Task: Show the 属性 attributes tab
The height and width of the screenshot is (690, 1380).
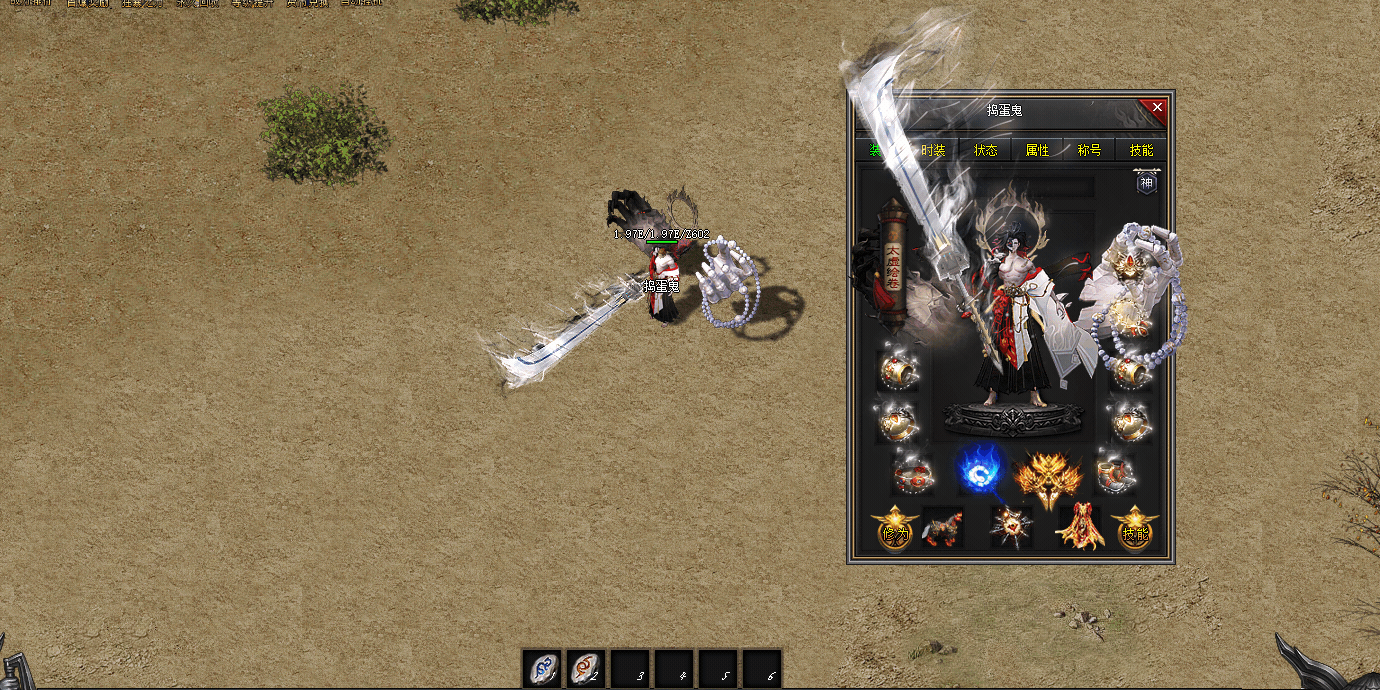Action: 1037,150
